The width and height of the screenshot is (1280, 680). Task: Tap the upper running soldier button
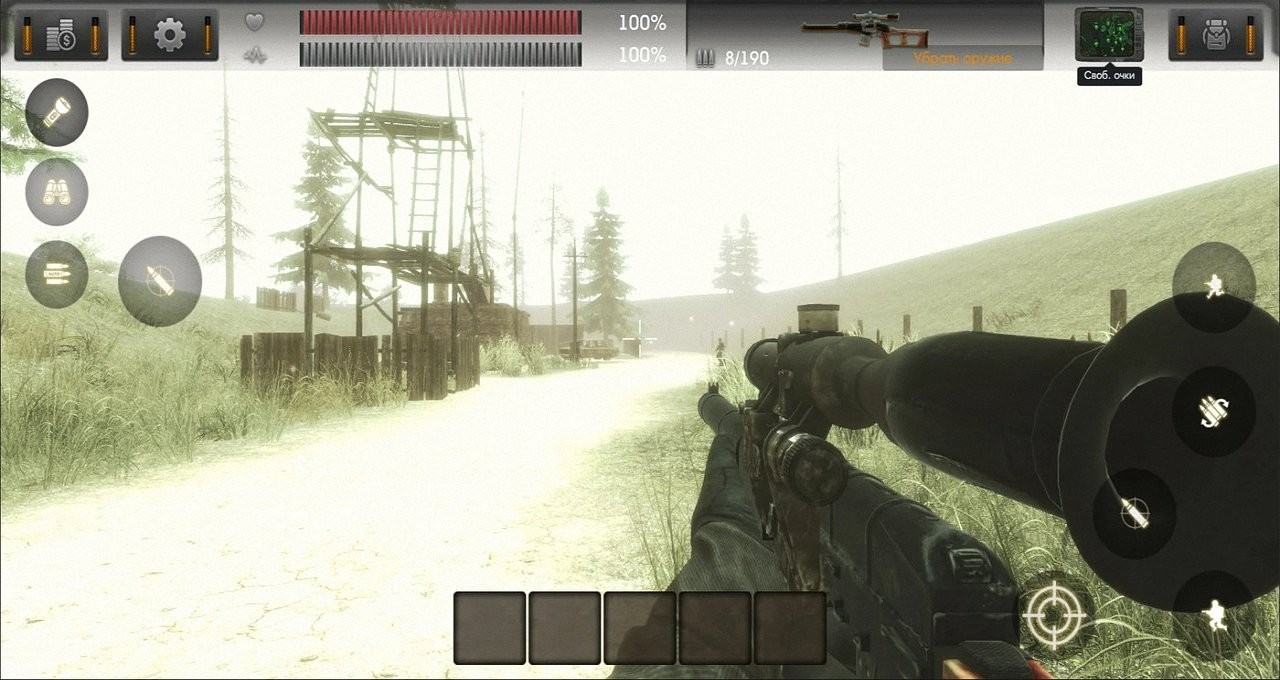click(x=1214, y=287)
